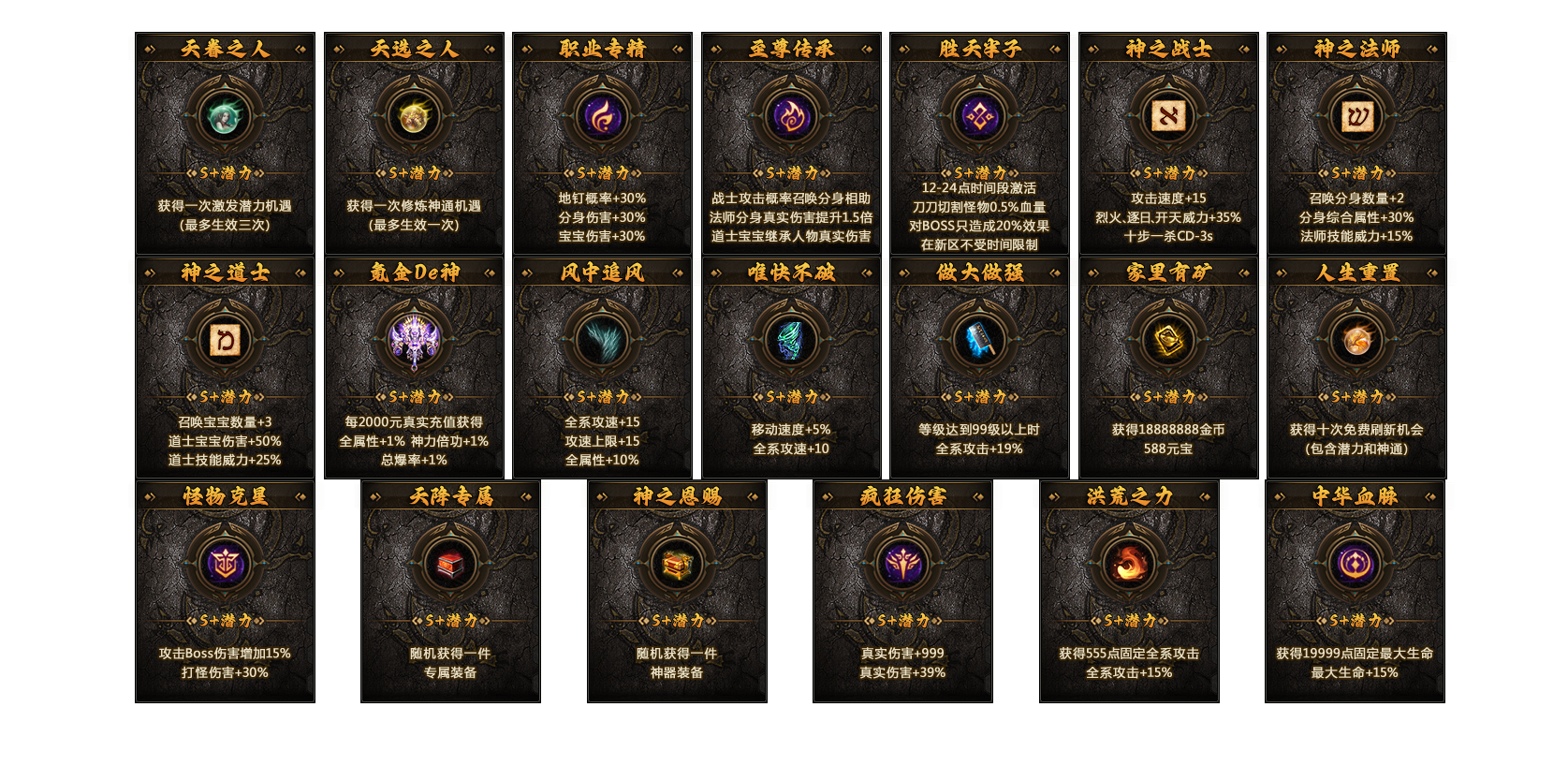Select the 风中追风 feather card

coord(602,367)
